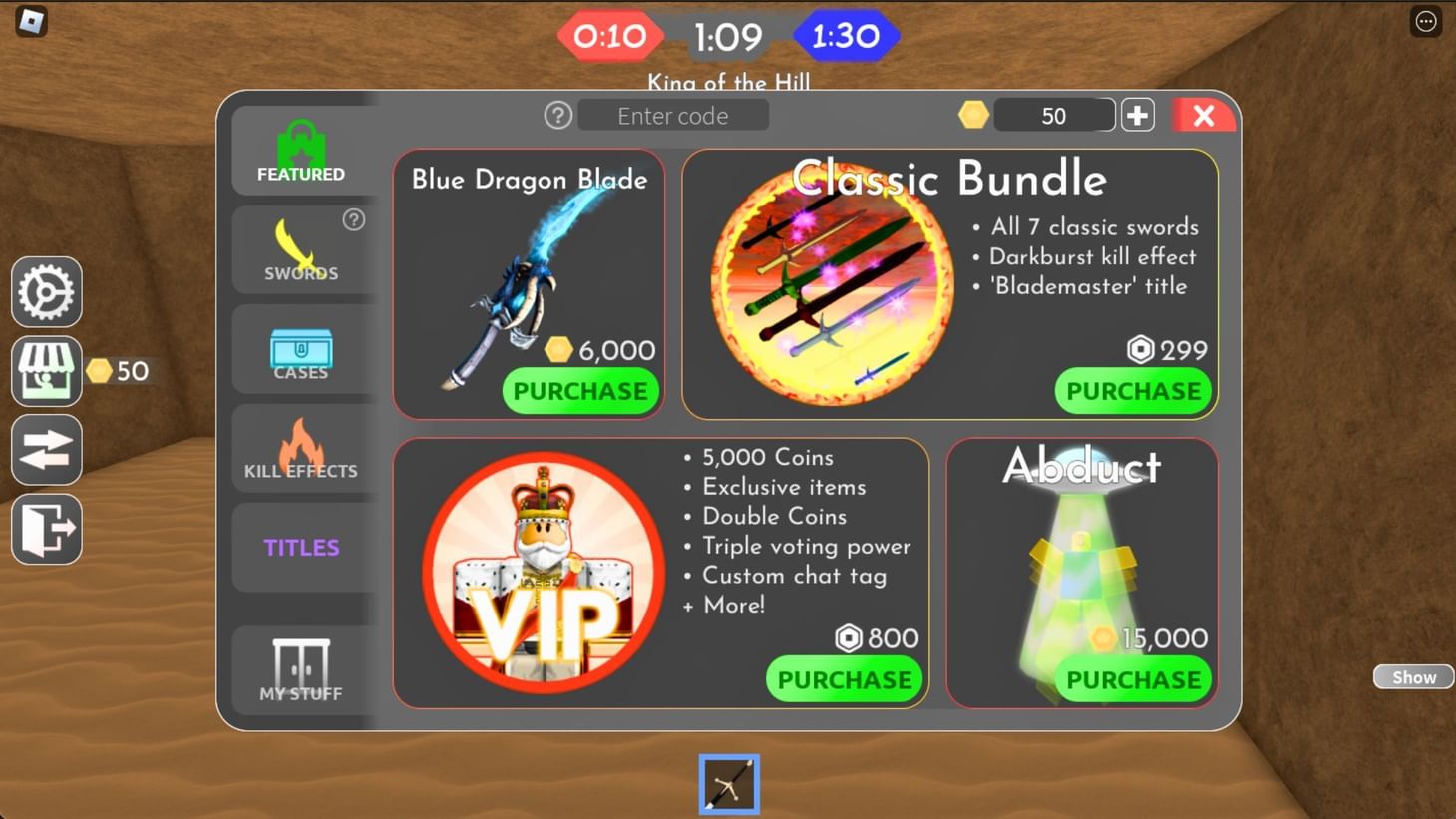The image size is (1456, 819).
Task: Purchase the Classic Bundle
Action: pos(1133,391)
